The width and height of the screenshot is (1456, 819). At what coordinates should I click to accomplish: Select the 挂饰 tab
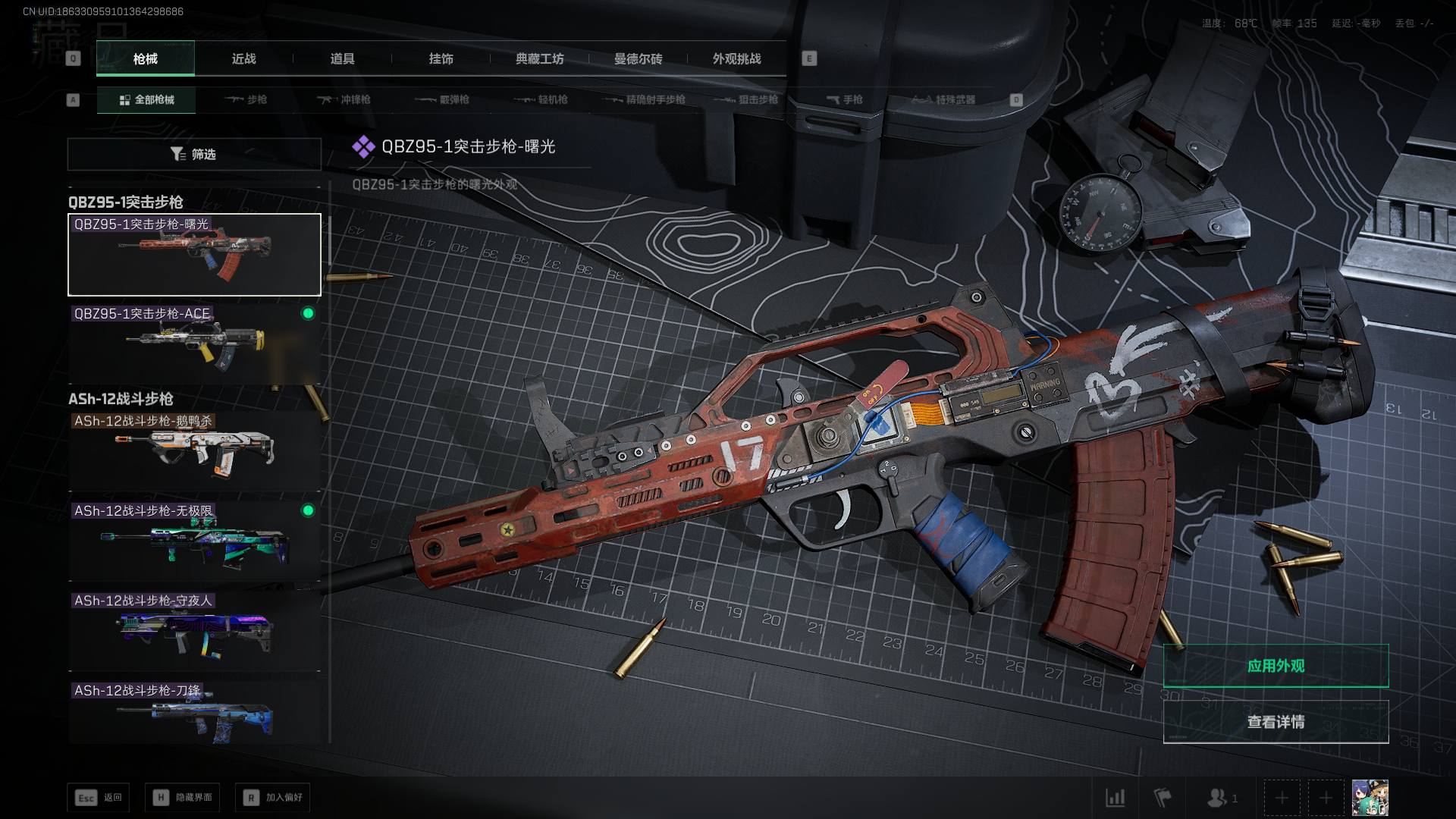click(x=441, y=59)
